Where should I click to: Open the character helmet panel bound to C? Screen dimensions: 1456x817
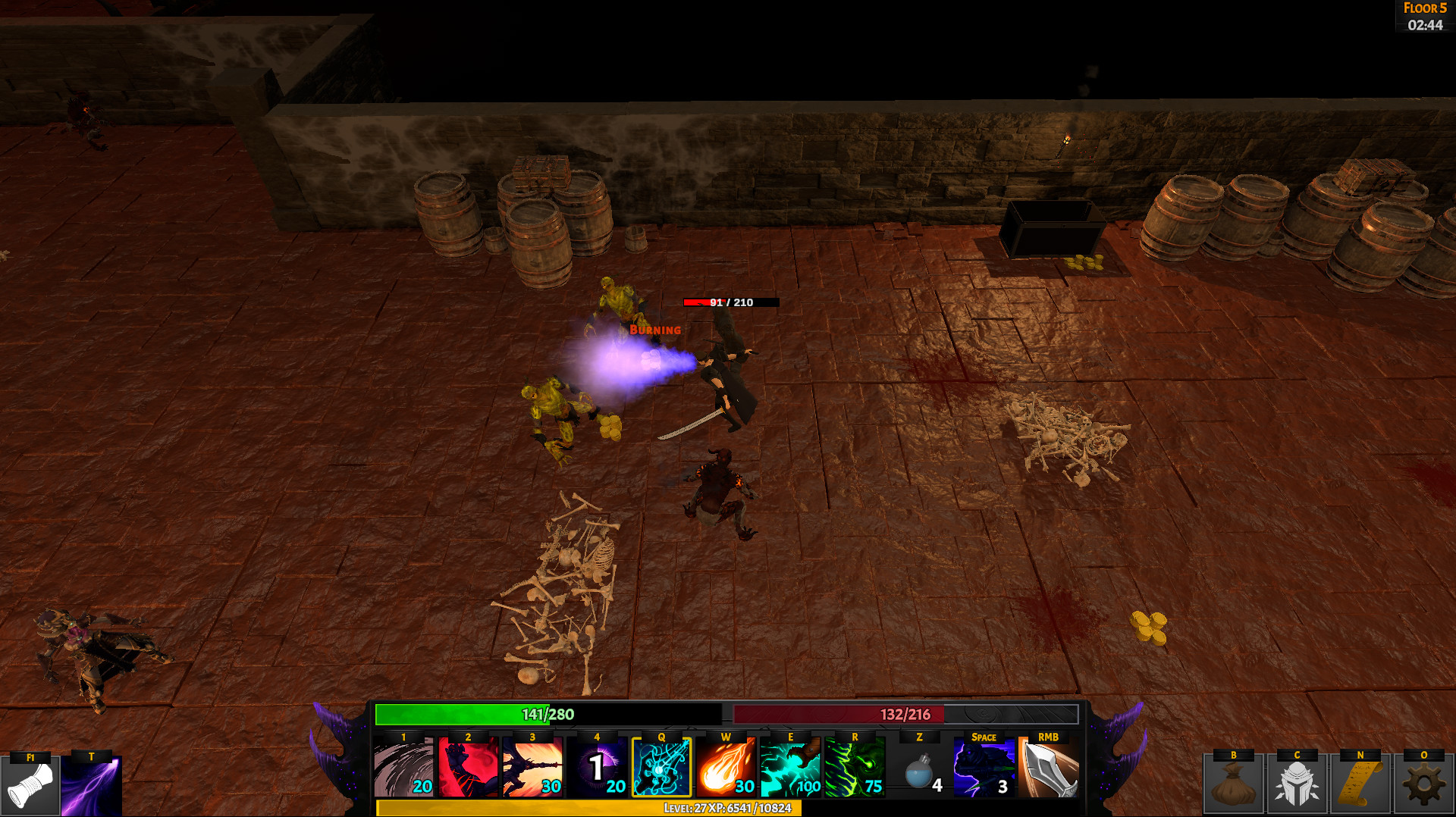(x=1298, y=786)
